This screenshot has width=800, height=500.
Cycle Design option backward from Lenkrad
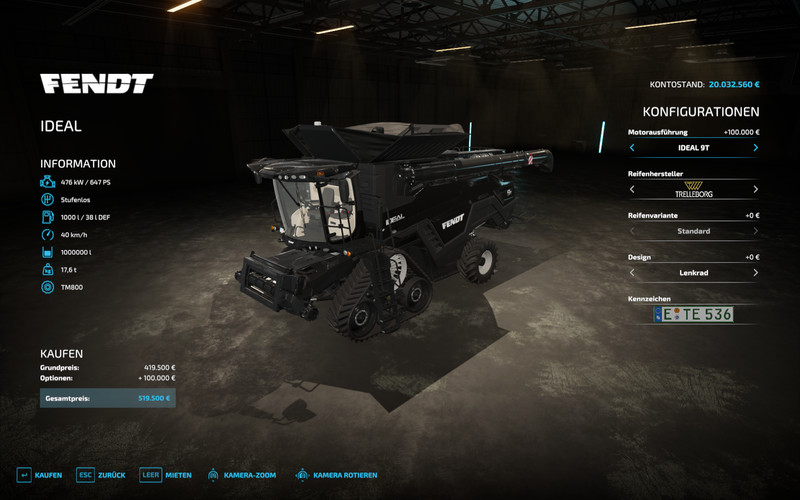click(632, 272)
